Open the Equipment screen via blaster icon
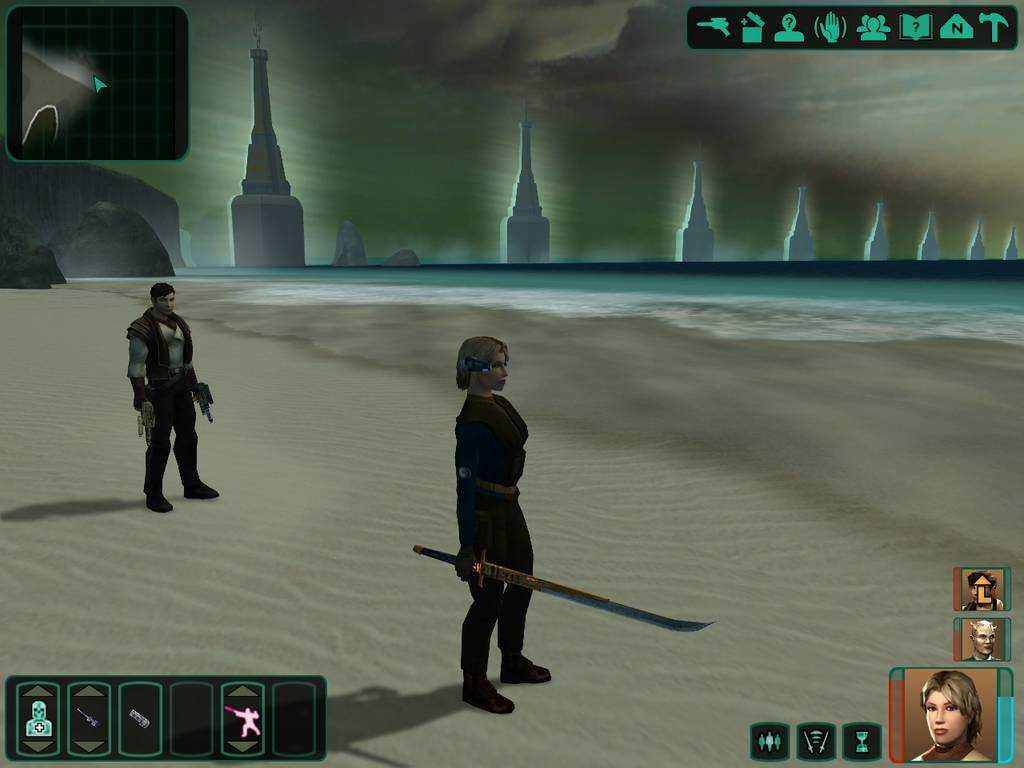1024x768 pixels. pos(714,27)
